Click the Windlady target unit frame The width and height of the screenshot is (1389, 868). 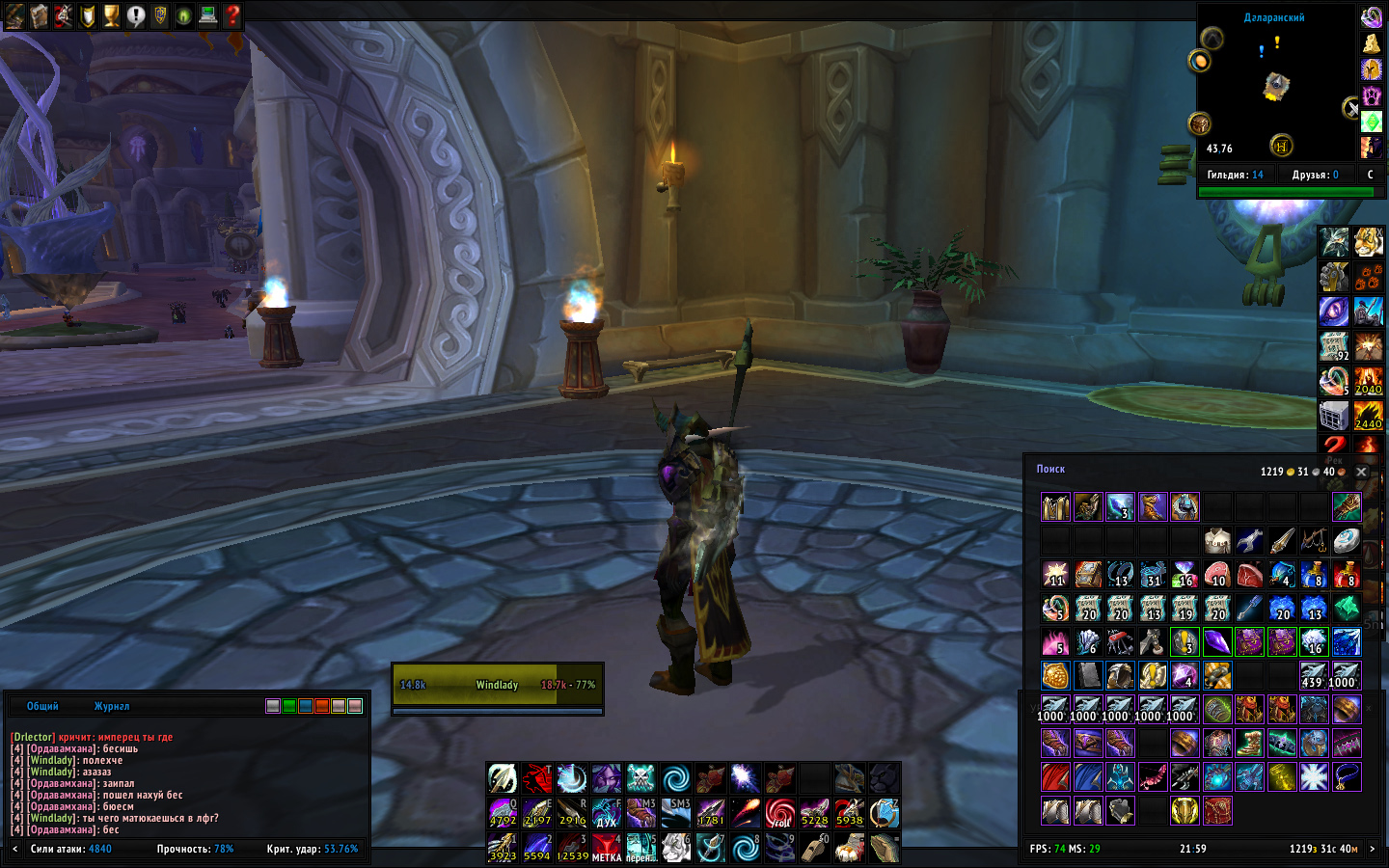[x=497, y=685]
